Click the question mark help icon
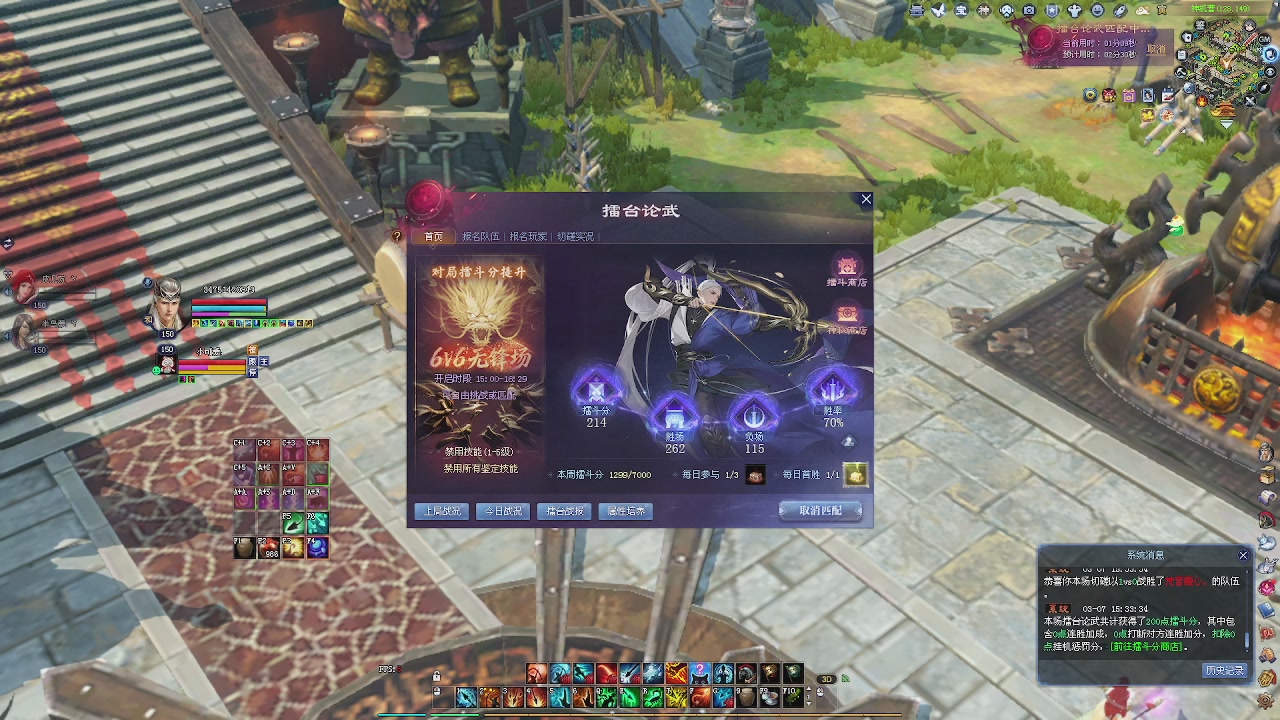This screenshot has width=1280, height=720. 397,237
